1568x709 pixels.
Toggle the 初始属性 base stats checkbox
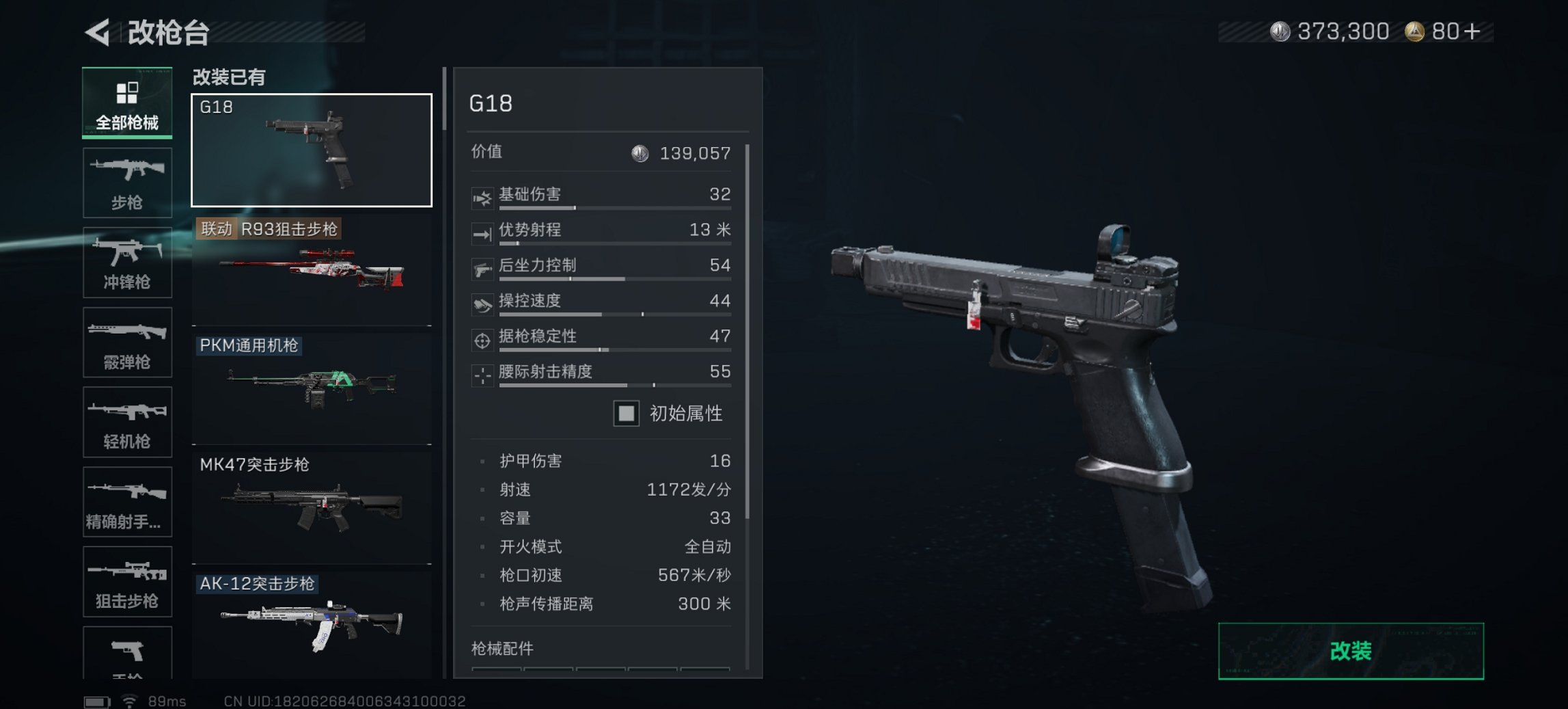tap(626, 414)
